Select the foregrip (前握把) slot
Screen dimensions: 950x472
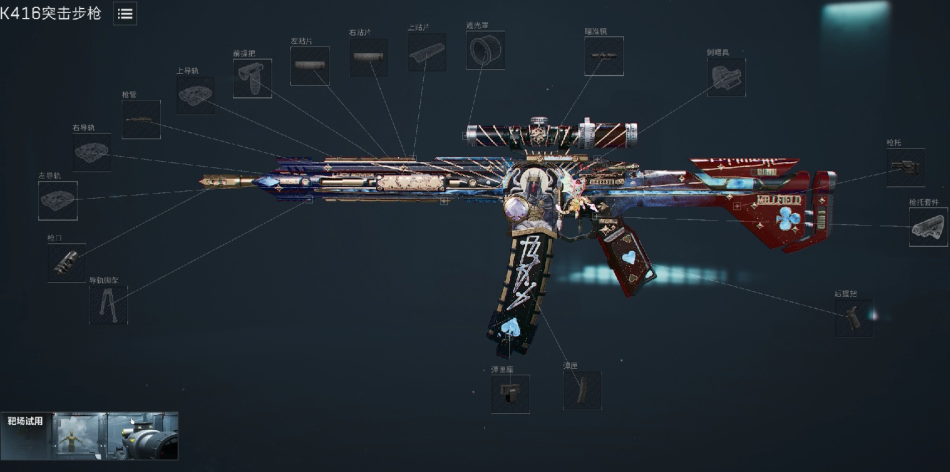(x=252, y=78)
